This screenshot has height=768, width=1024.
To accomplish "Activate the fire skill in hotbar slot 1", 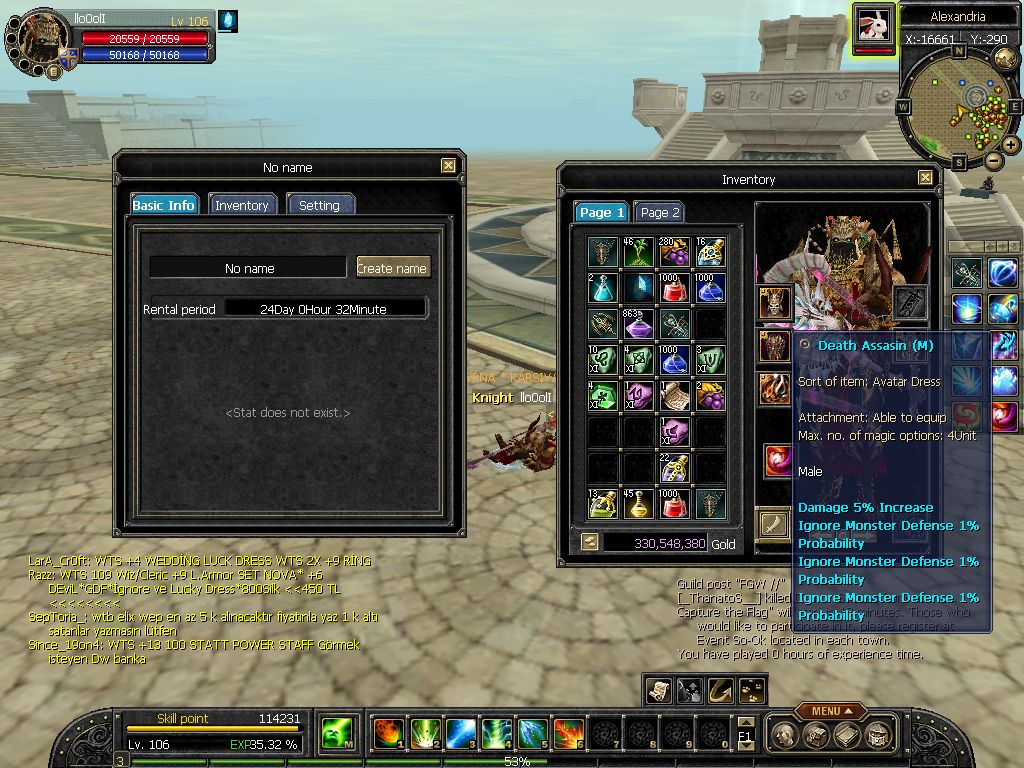I will (x=388, y=733).
